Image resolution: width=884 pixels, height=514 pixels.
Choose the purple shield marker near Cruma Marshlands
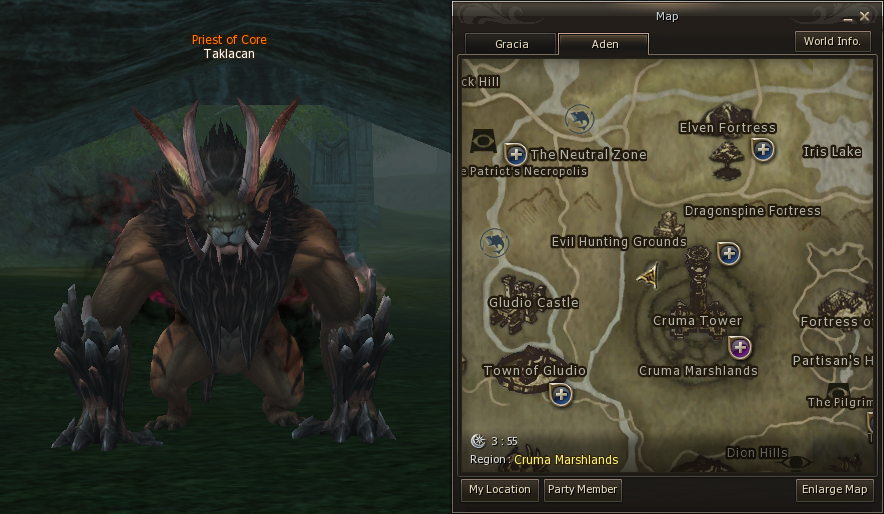tap(739, 348)
